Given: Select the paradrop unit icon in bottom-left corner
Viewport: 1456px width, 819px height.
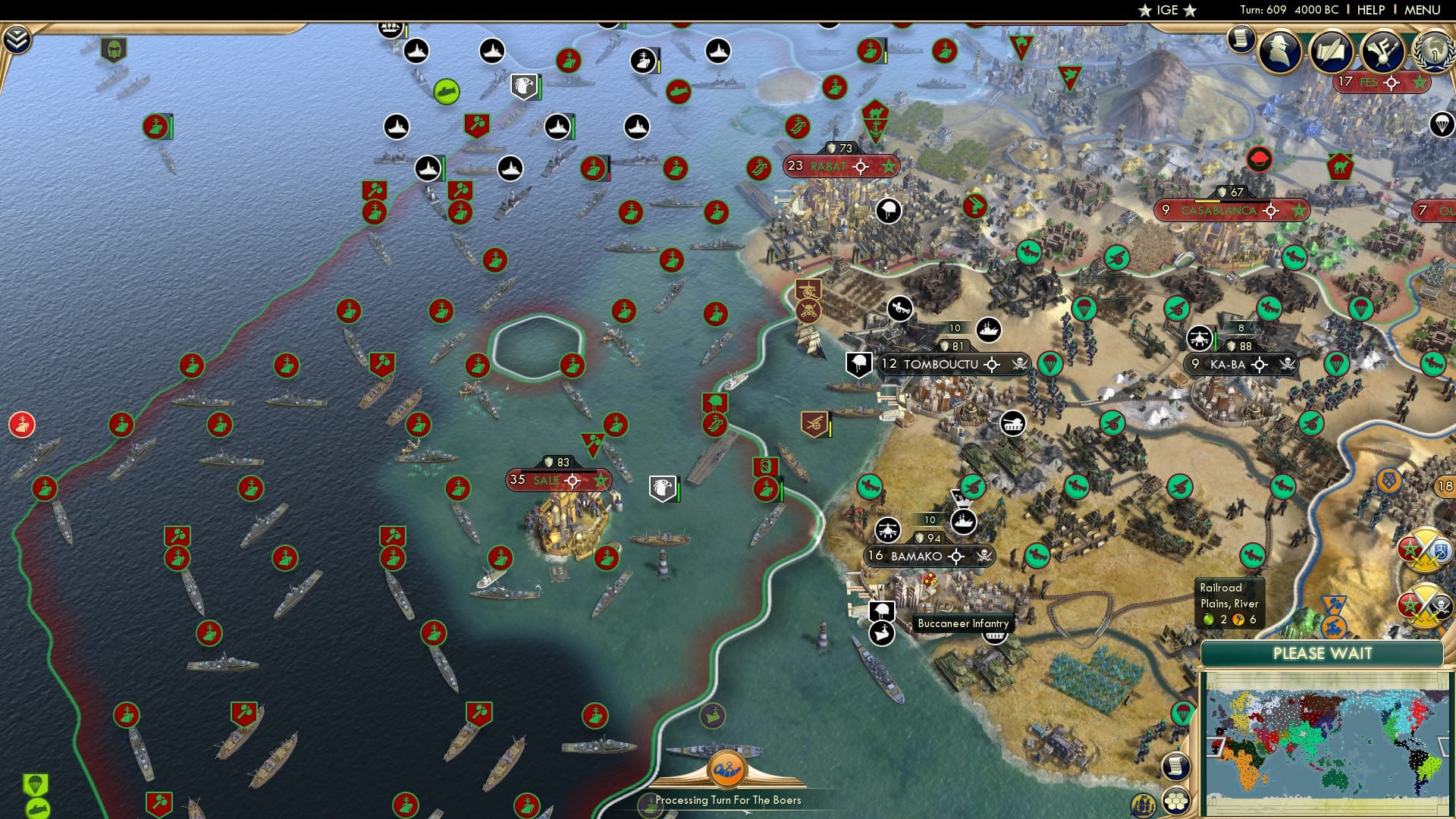Looking at the screenshot, I should coord(36,782).
